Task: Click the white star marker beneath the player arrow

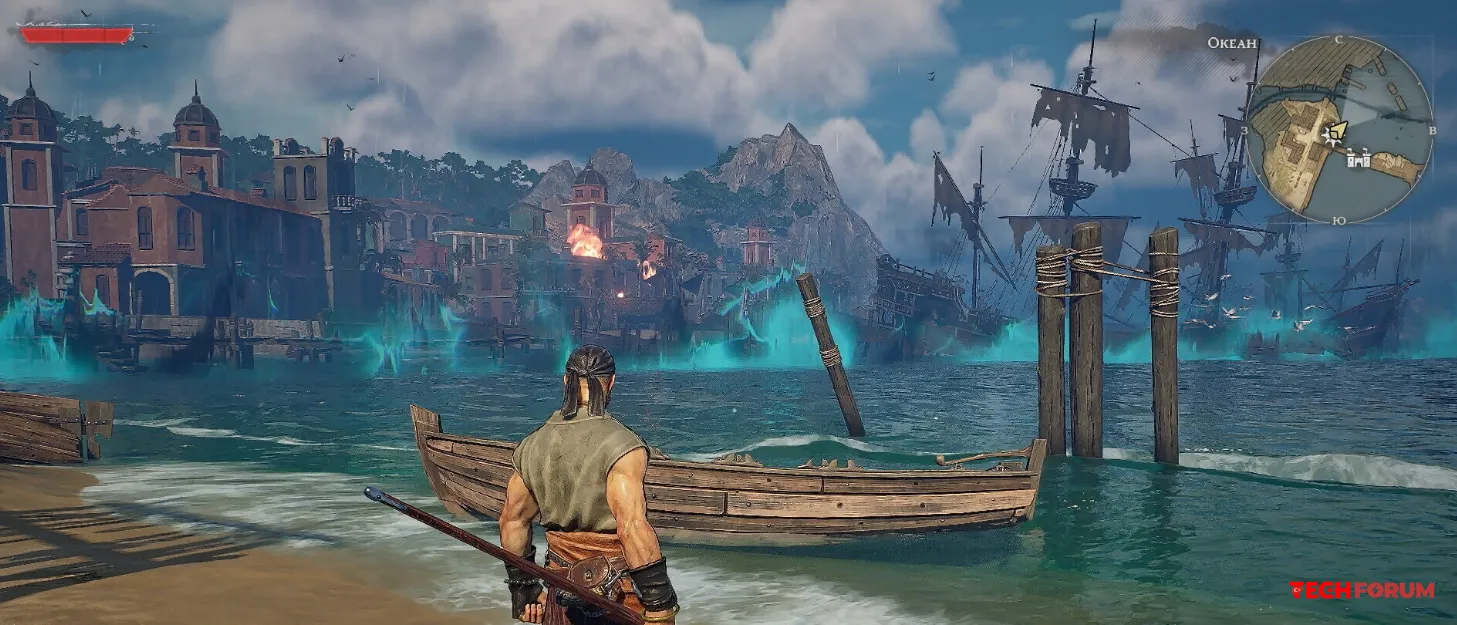Action: (x=1330, y=138)
